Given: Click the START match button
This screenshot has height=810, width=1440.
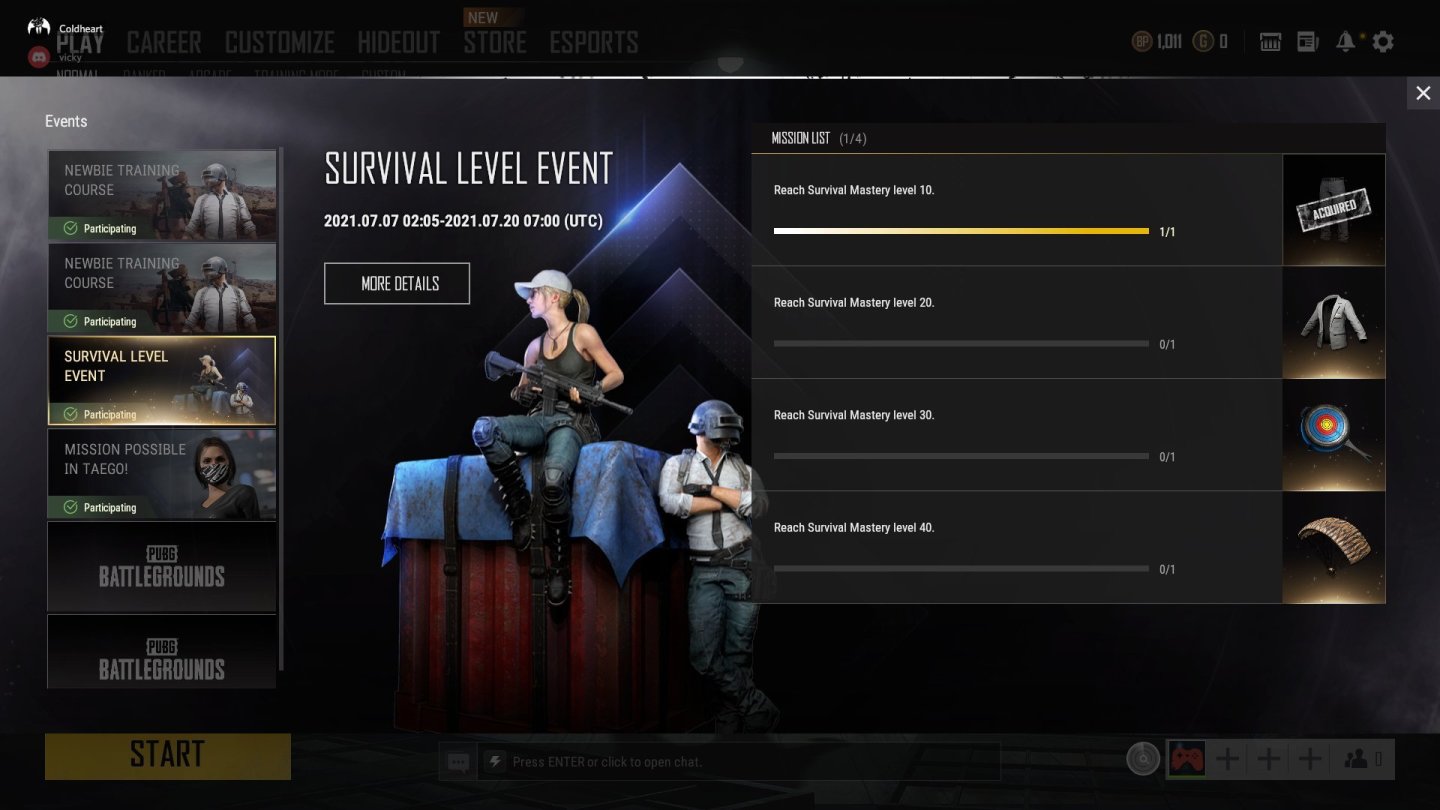Looking at the screenshot, I should 168,756.
